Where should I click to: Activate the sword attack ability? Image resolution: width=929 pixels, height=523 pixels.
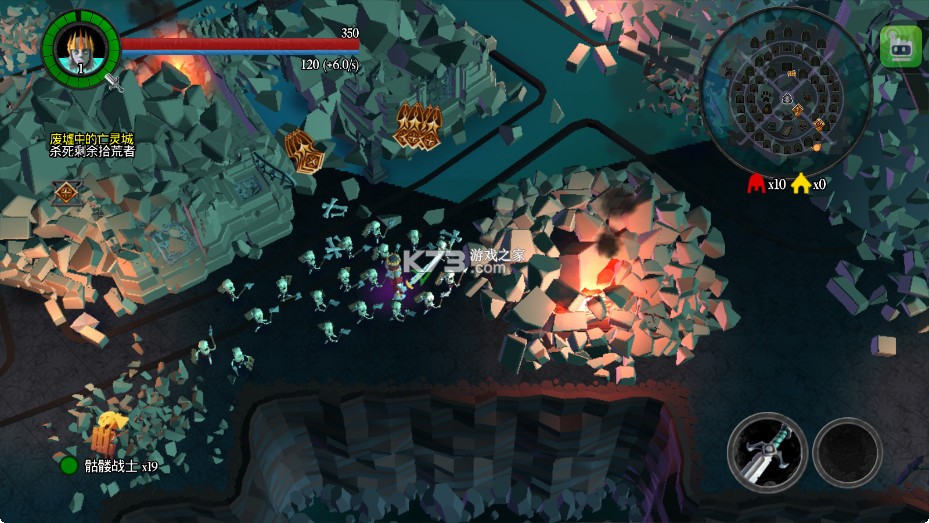tap(767, 451)
